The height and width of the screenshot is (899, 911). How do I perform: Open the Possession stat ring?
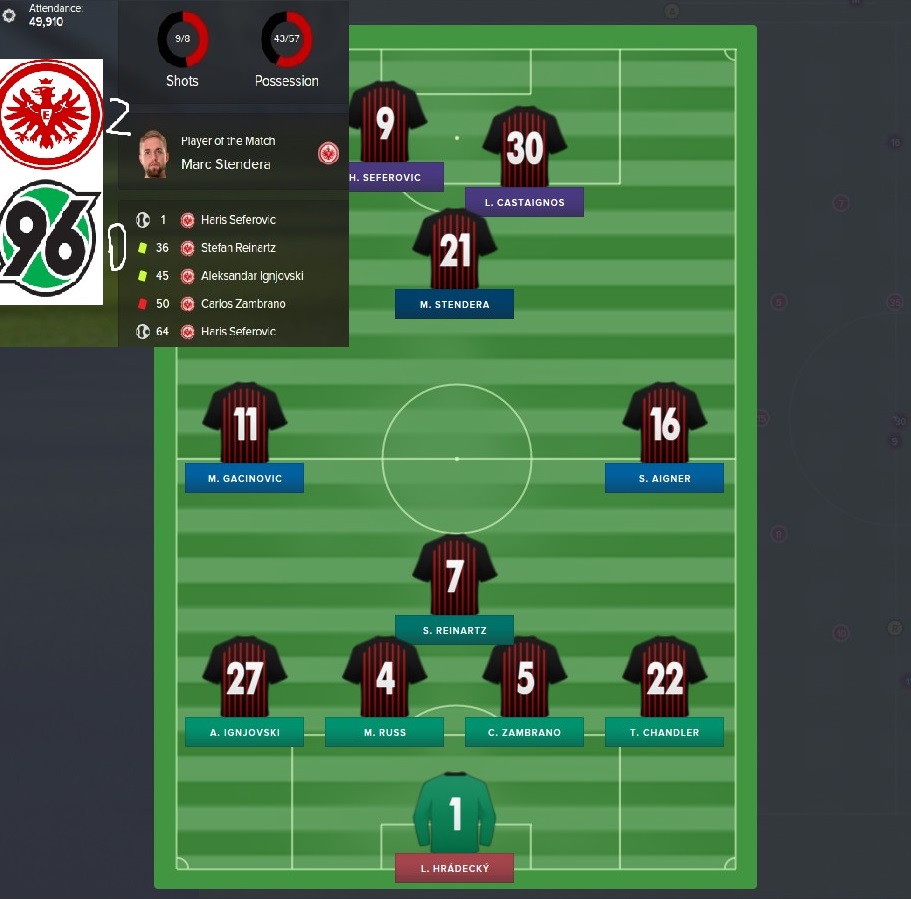point(286,39)
